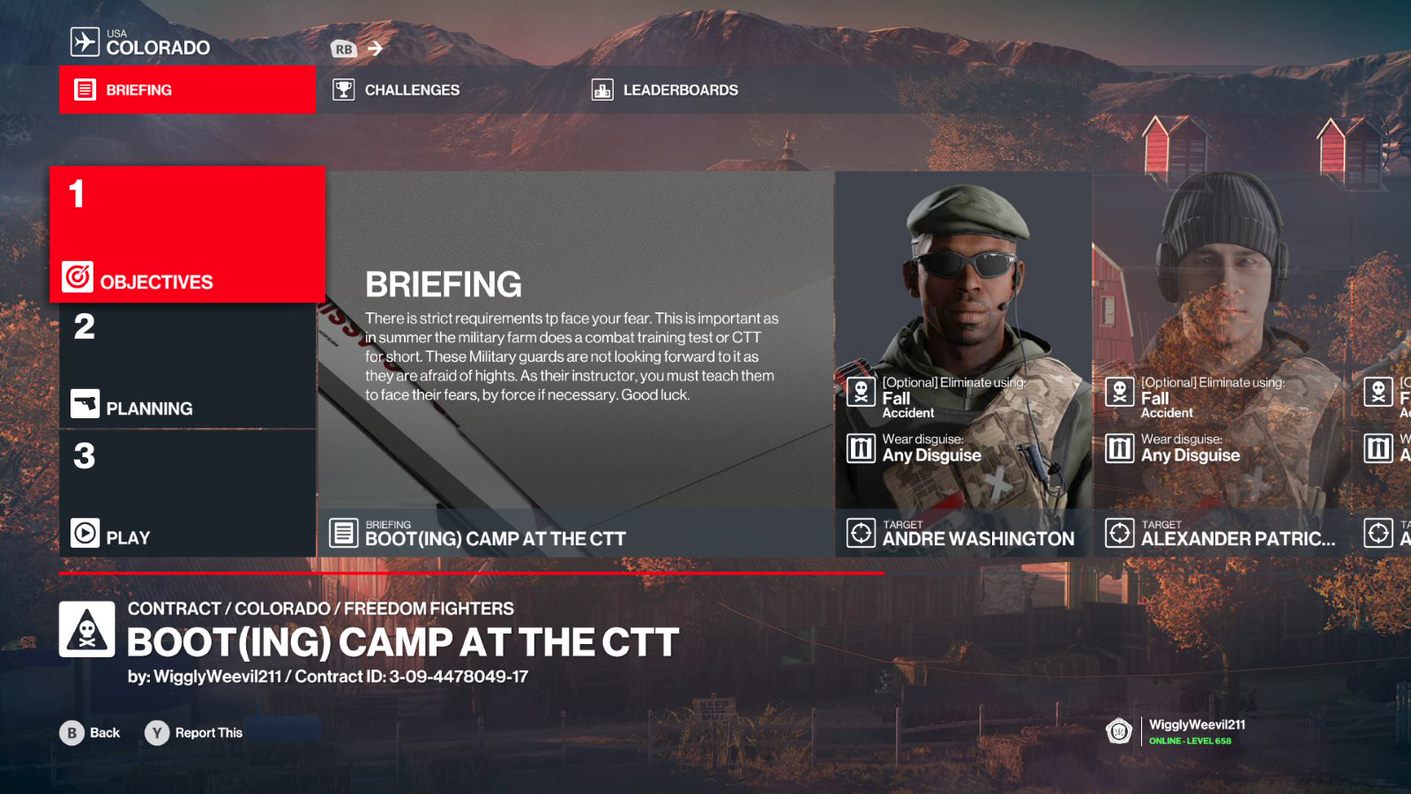Report This contract
Screen dimensions: 1411x794
tap(195, 733)
